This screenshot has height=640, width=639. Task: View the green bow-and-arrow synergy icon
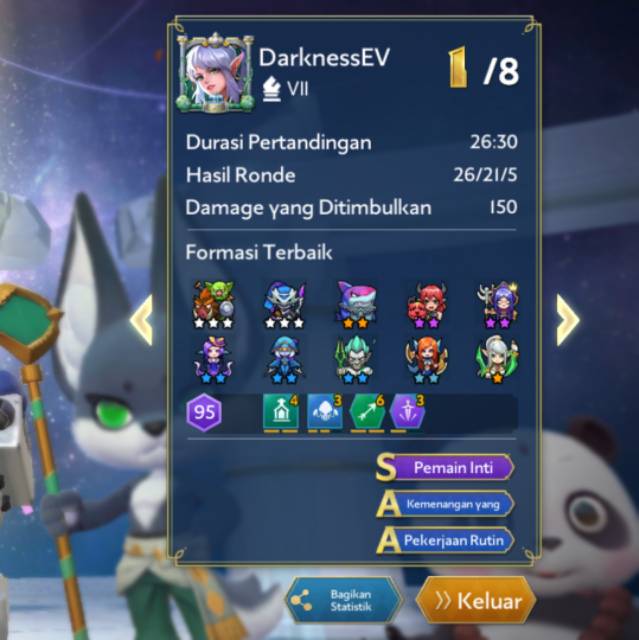pyautogui.click(x=367, y=412)
